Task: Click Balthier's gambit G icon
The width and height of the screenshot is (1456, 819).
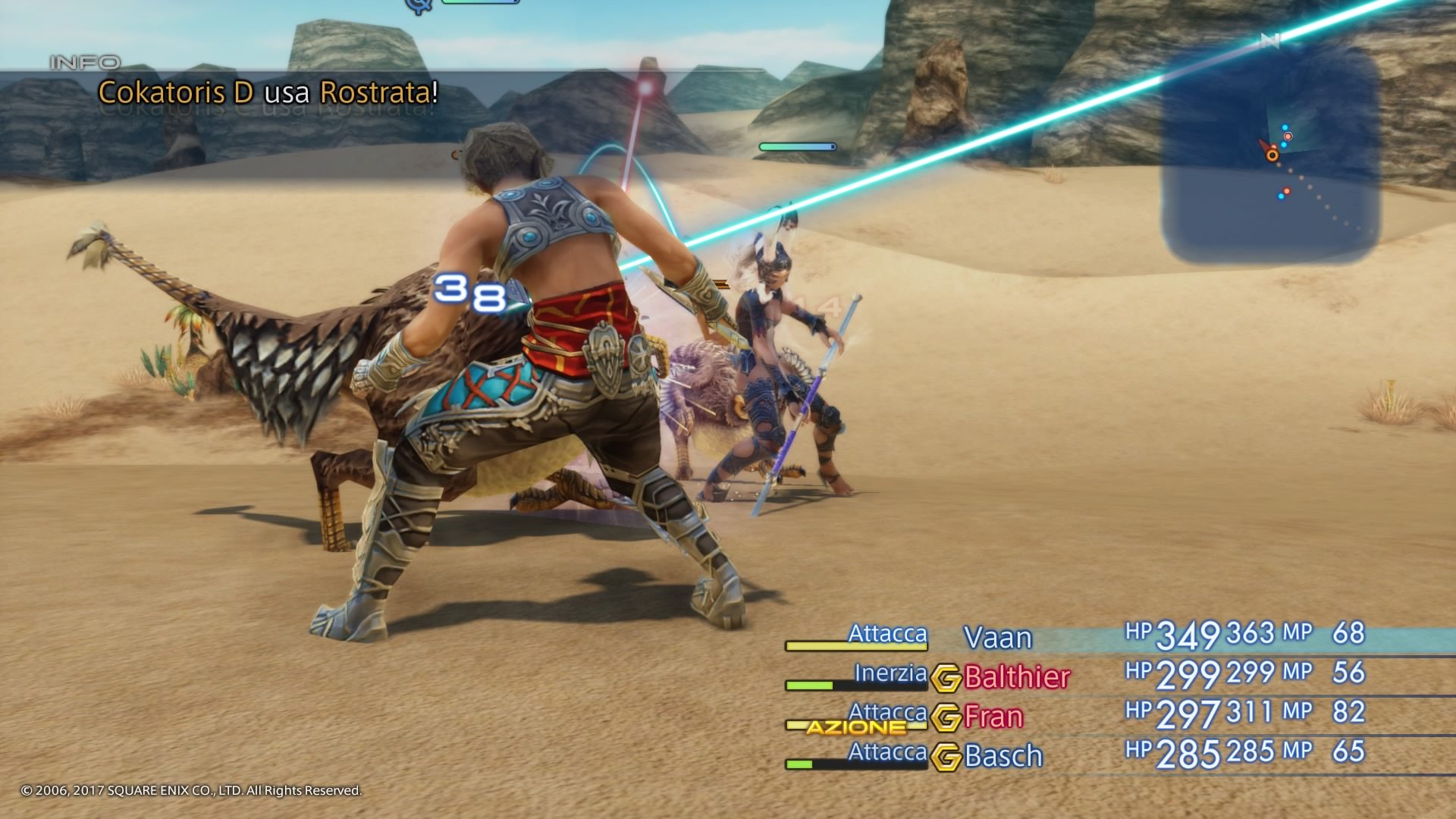Action: [x=946, y=678]
